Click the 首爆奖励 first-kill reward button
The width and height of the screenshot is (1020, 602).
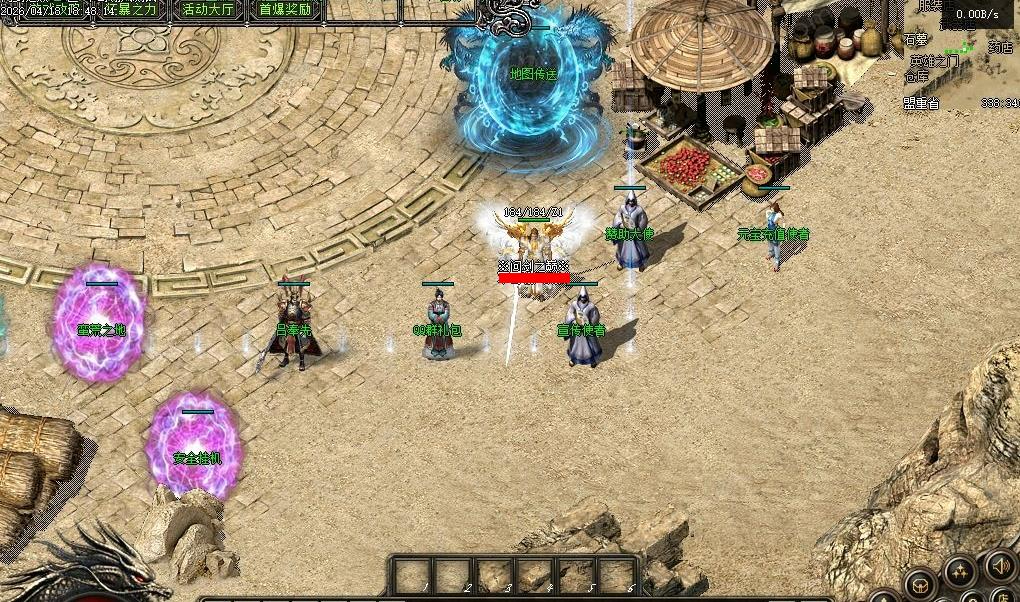pos(285,10)
